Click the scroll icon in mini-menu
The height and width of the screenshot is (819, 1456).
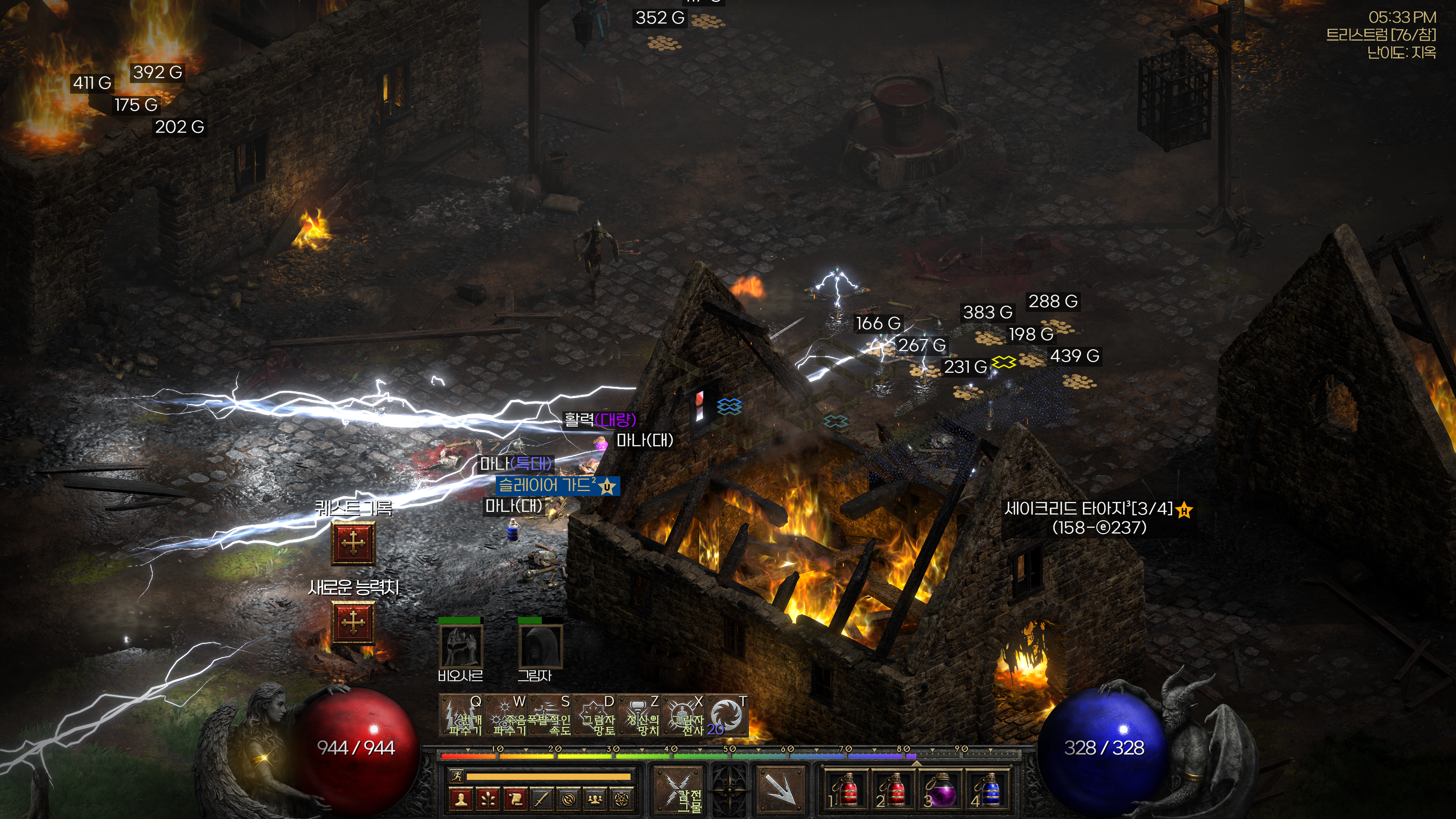(515, 799)
